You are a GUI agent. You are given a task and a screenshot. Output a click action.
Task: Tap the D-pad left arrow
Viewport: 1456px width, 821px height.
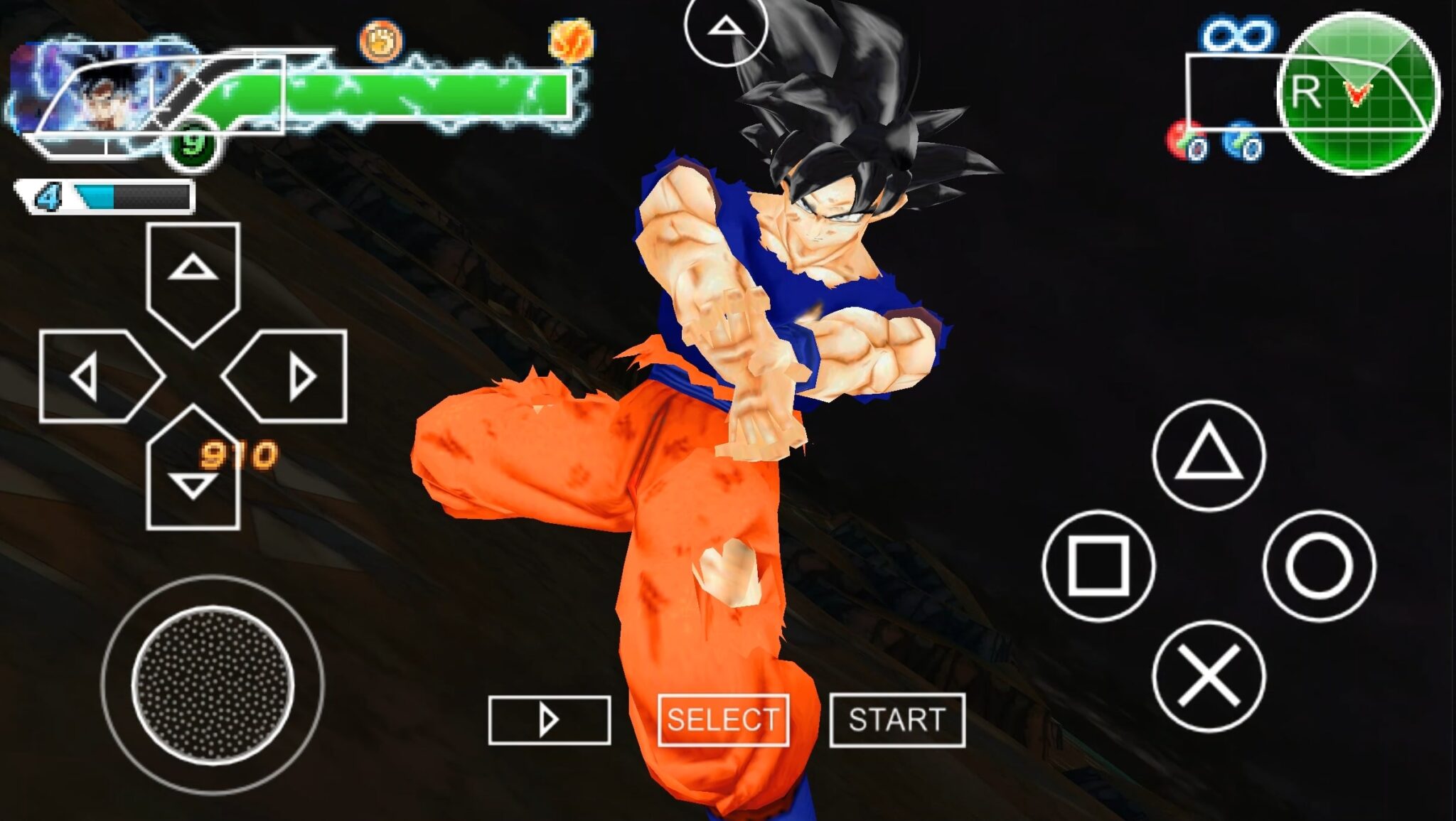(x=92, y=377)
